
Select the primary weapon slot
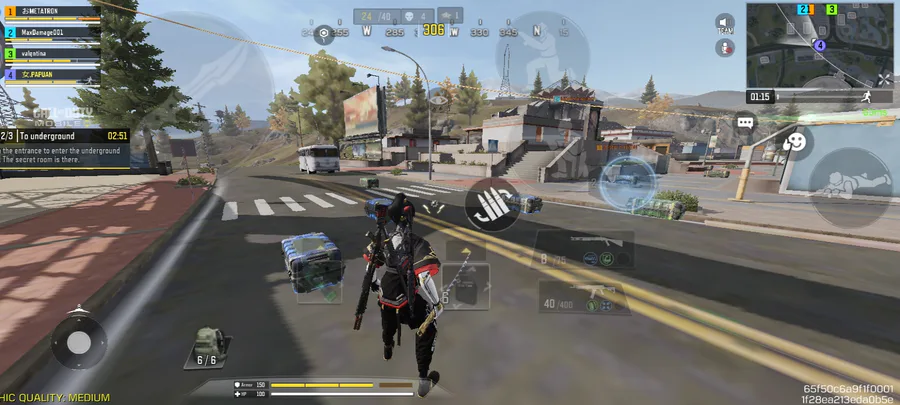[x=584, y=248]
